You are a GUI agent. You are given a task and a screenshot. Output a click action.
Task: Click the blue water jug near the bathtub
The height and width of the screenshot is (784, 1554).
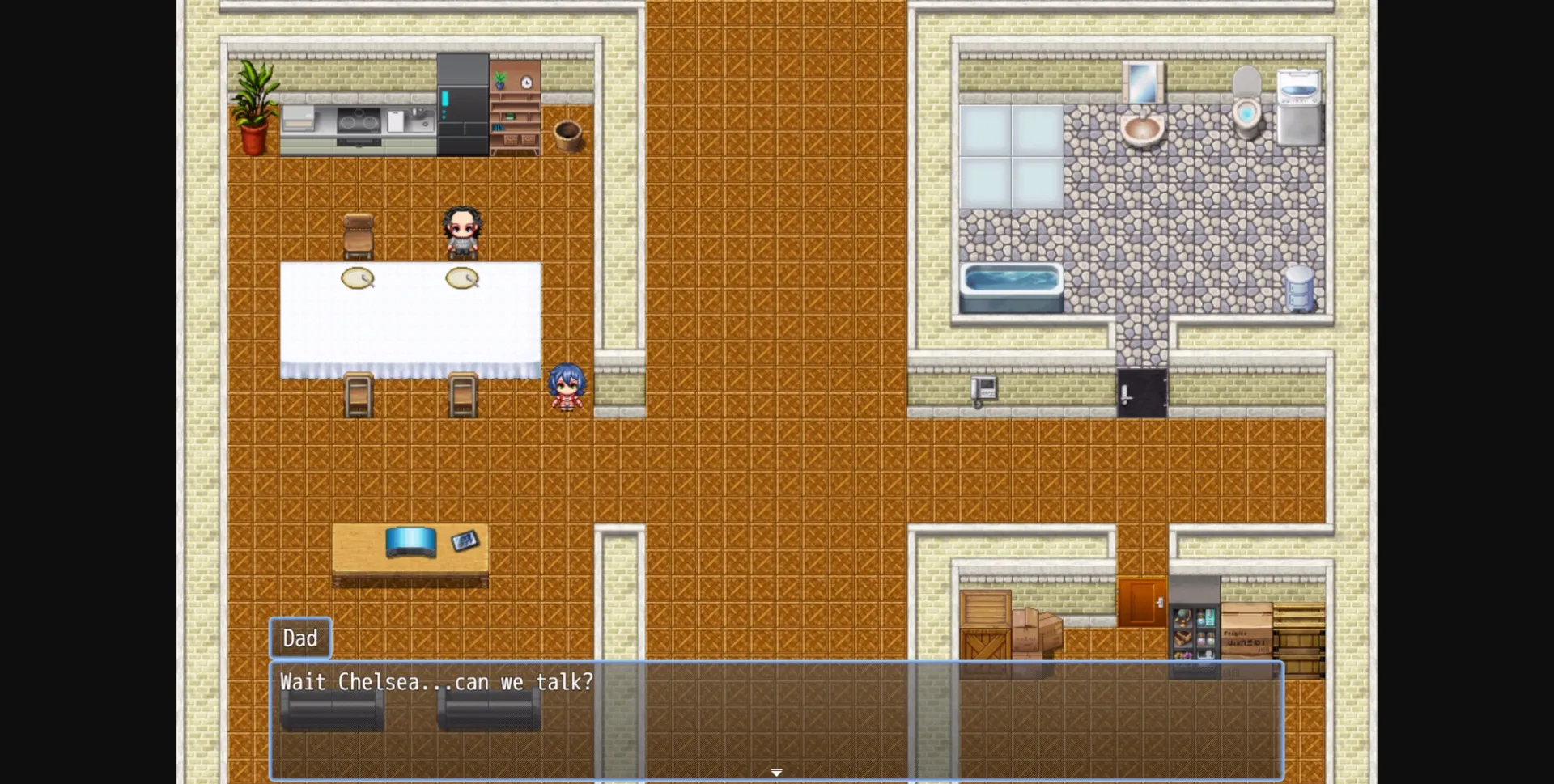[1300, 287]
